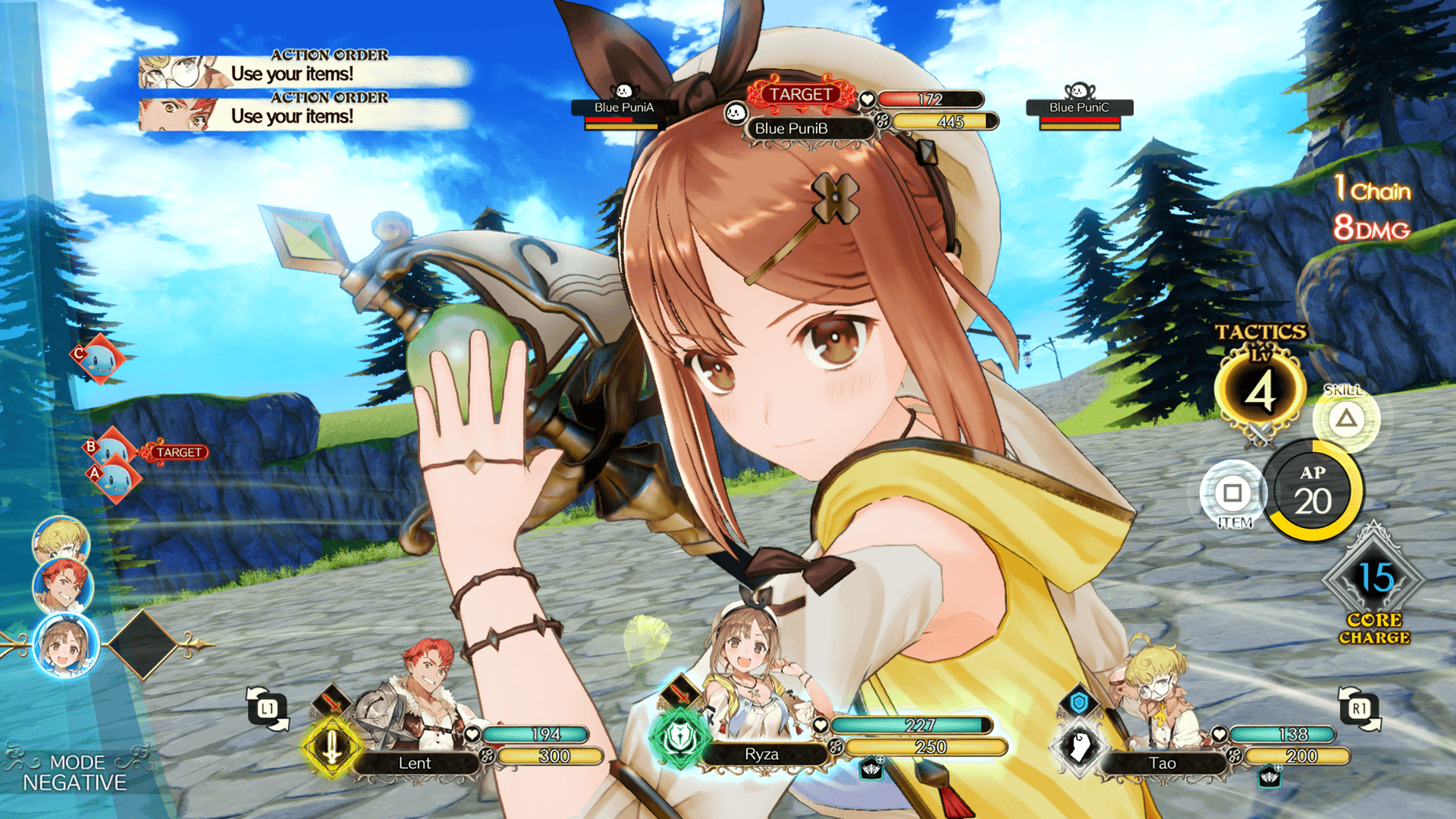Image resolution: width=1456 pixels, height=819 pixels.
Task: Select Lent's Action Order request banner
Action: (303, 114)
